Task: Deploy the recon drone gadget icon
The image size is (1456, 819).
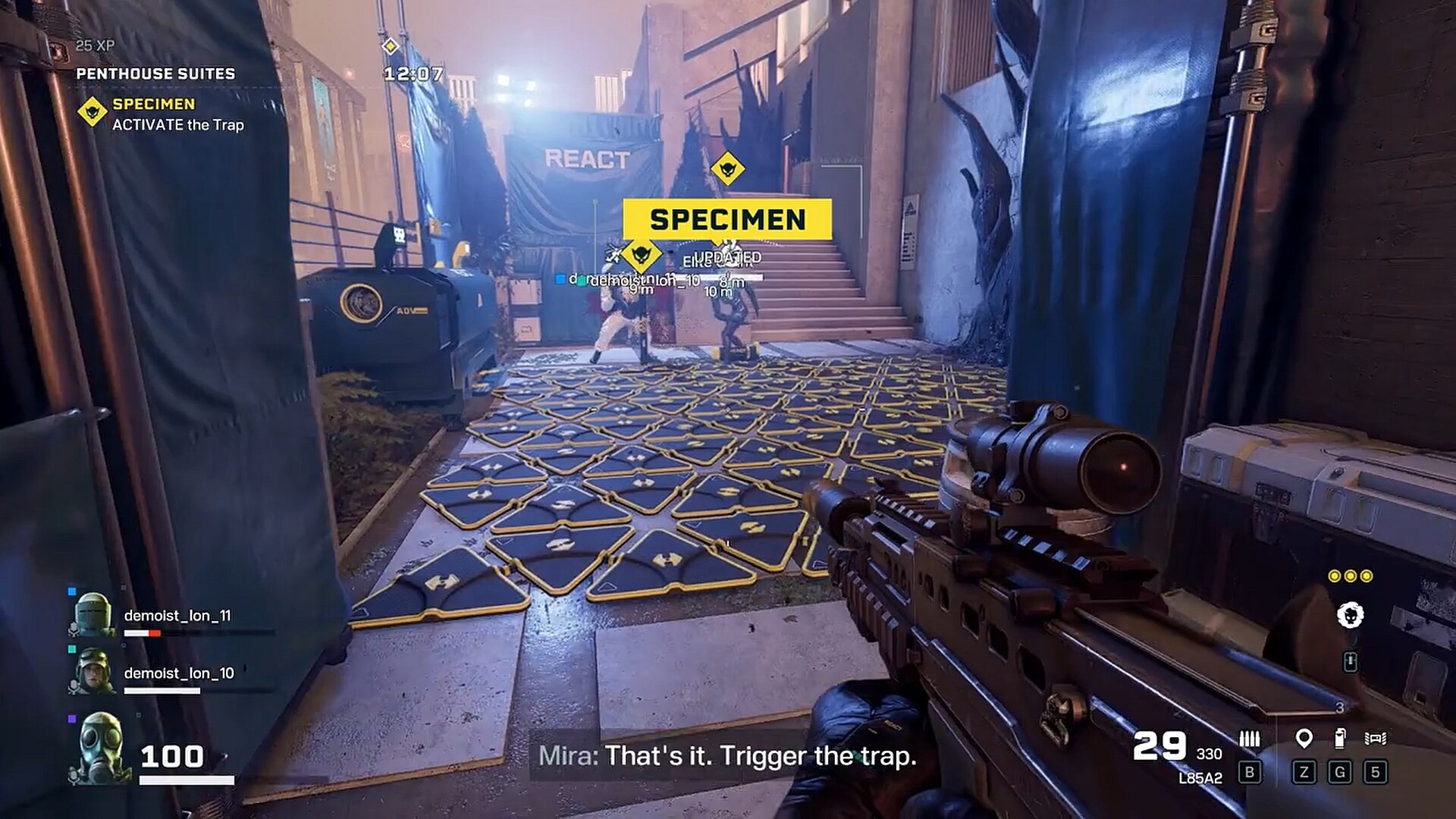Action: [1375, 738]
